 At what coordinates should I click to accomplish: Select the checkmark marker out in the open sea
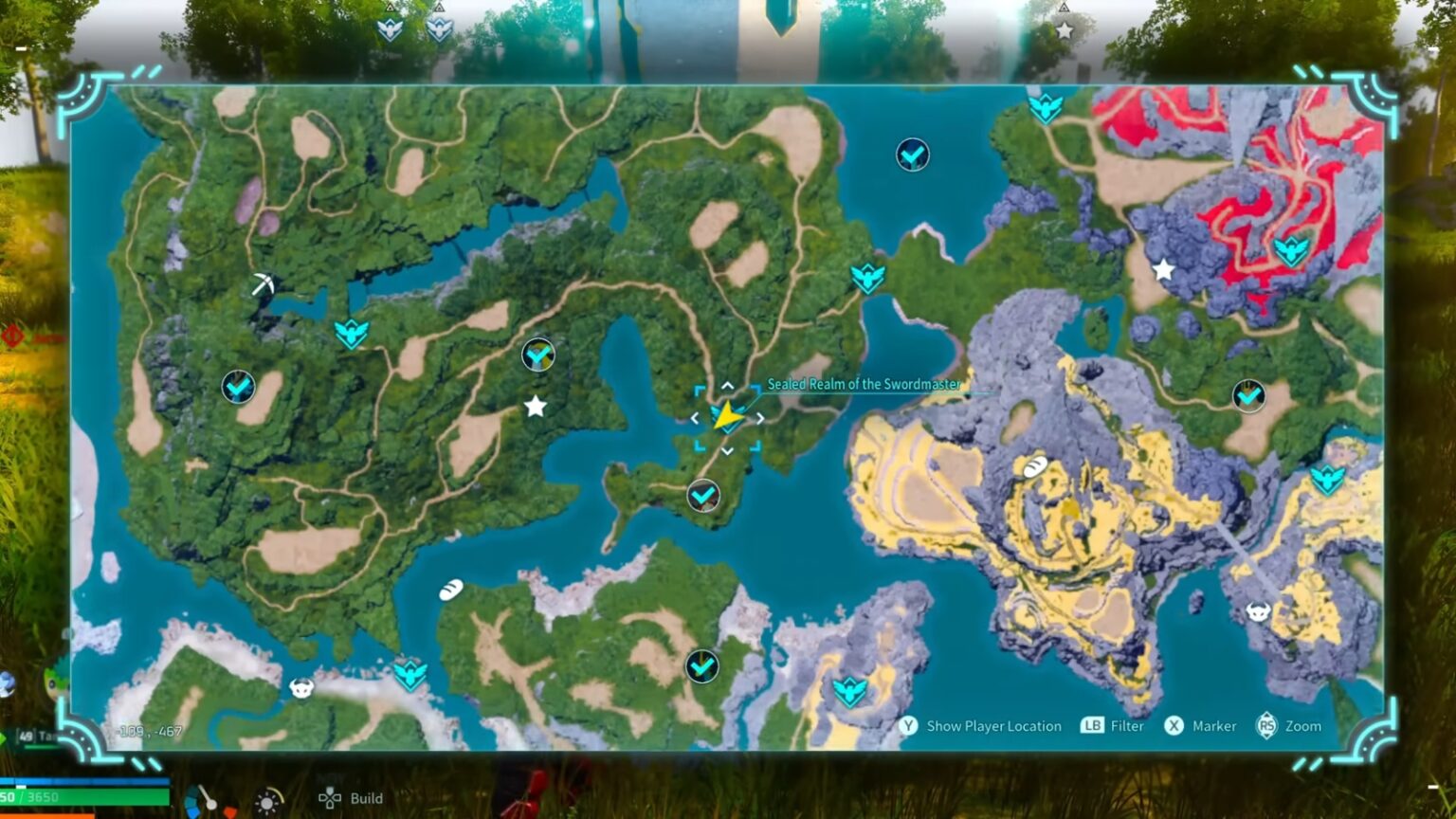point(913,155)
